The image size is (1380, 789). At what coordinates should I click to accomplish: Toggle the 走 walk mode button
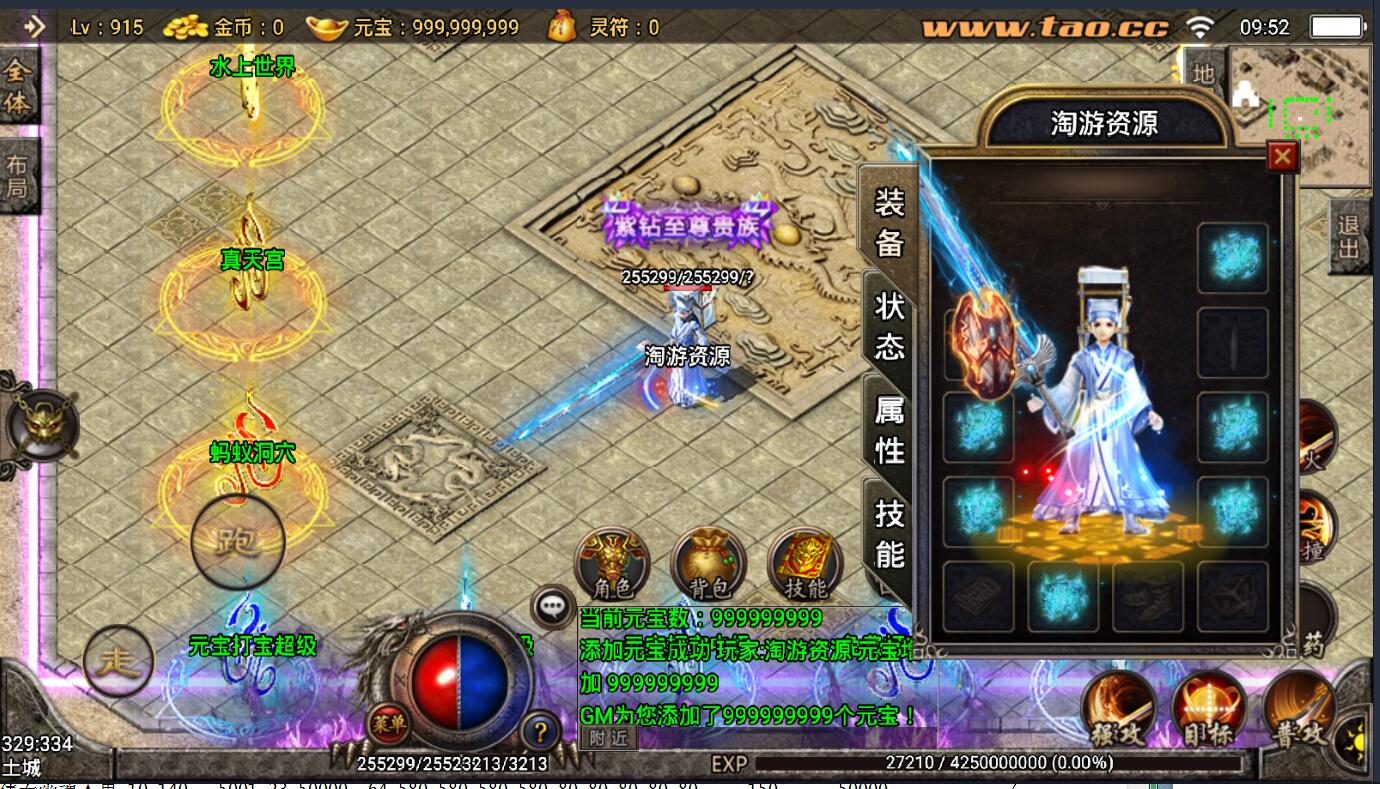pyautogui.click(x=118, y=661)
